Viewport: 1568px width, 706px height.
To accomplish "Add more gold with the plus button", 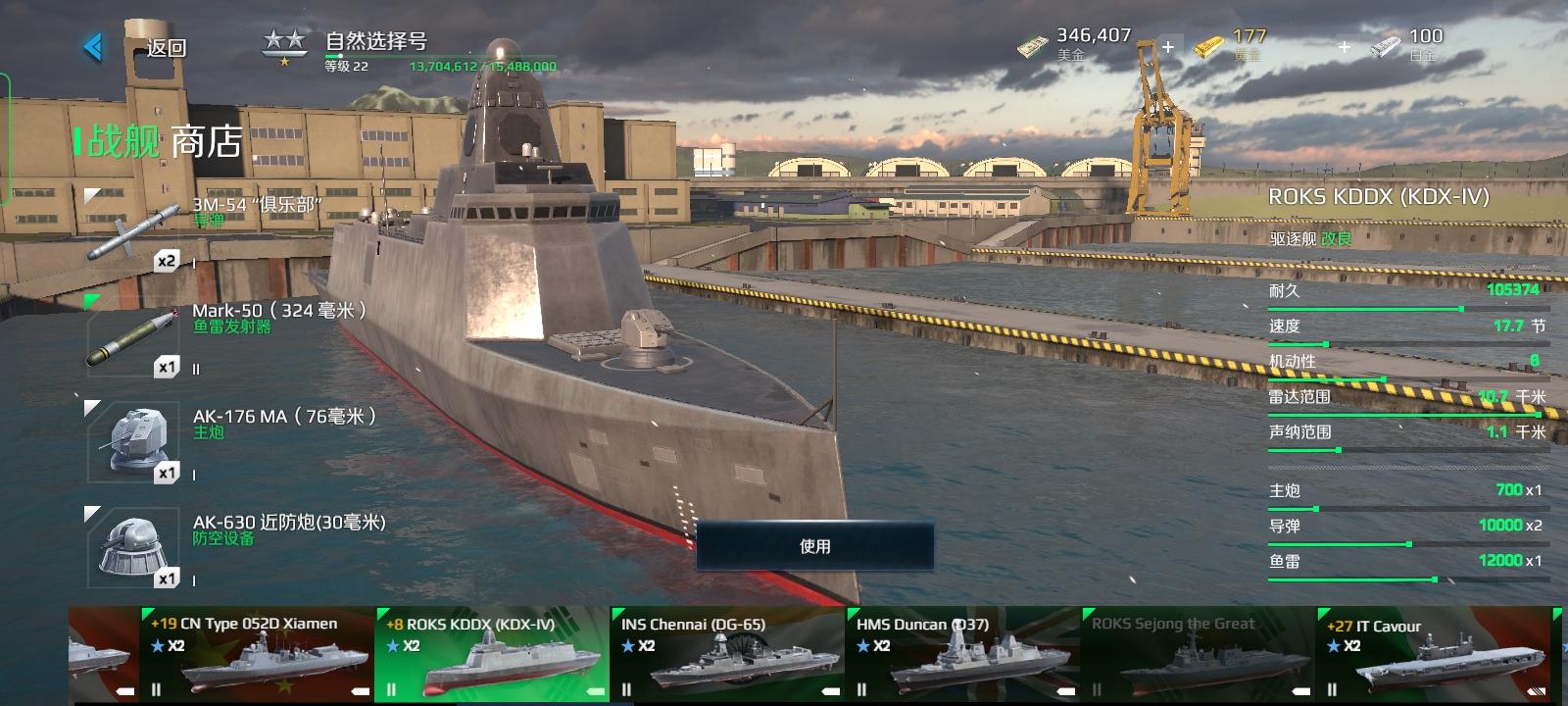I will tap(1344, 46).
